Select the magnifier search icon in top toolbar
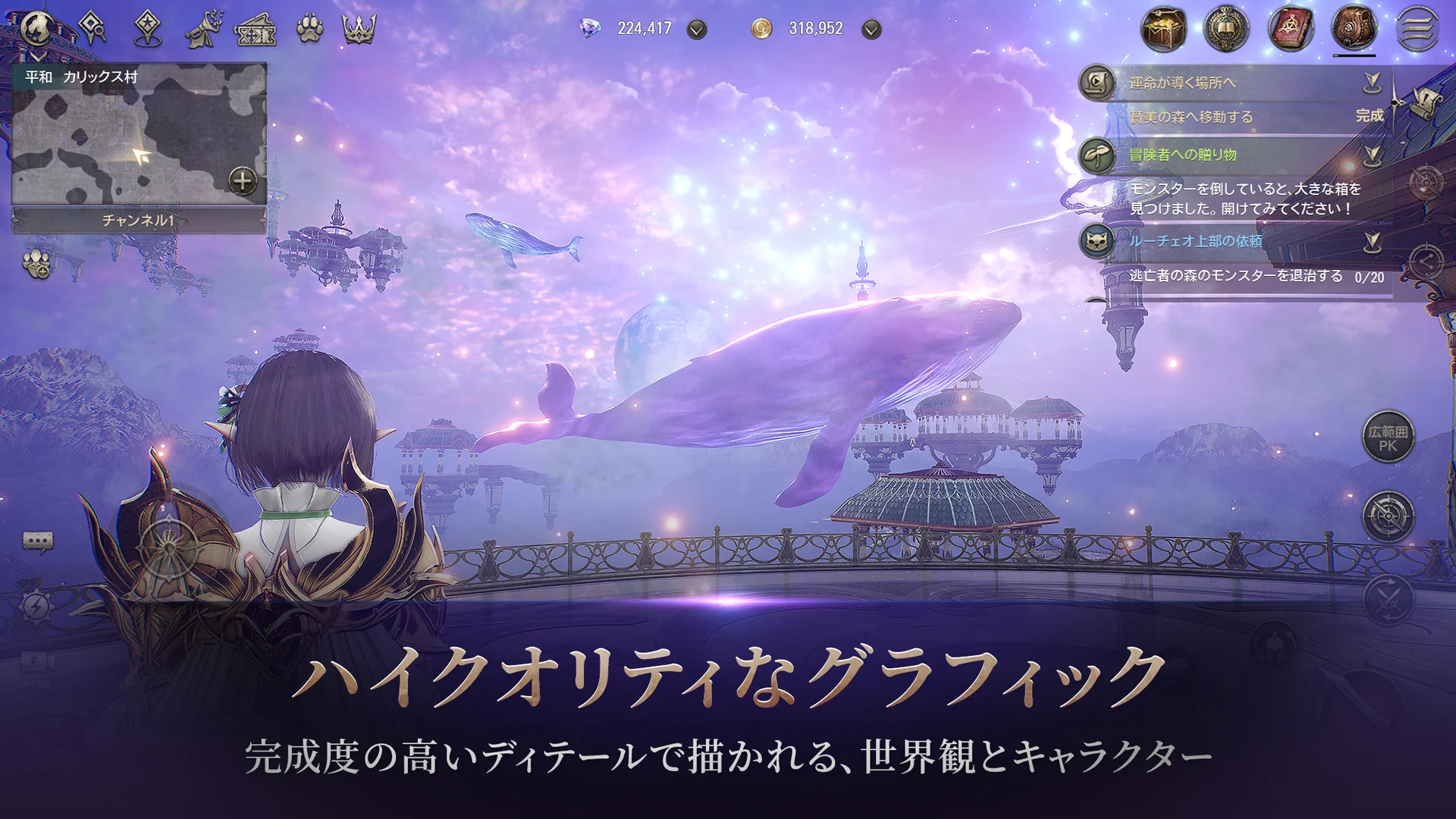The image size is (1456, 819). click(93, 27)
